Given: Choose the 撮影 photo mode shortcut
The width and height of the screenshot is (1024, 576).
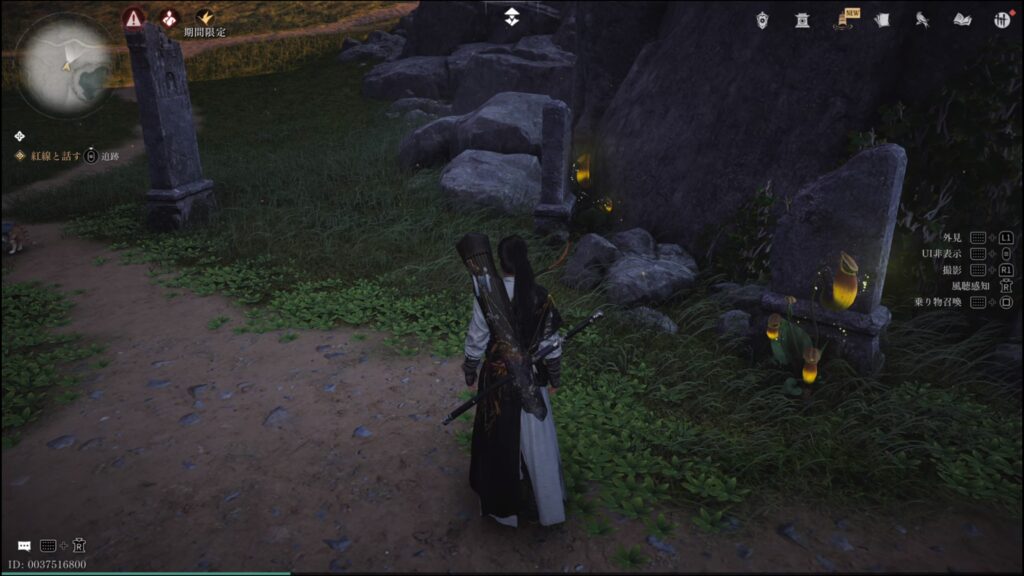Looking at the screenshot, I should [x=952, y=270].
